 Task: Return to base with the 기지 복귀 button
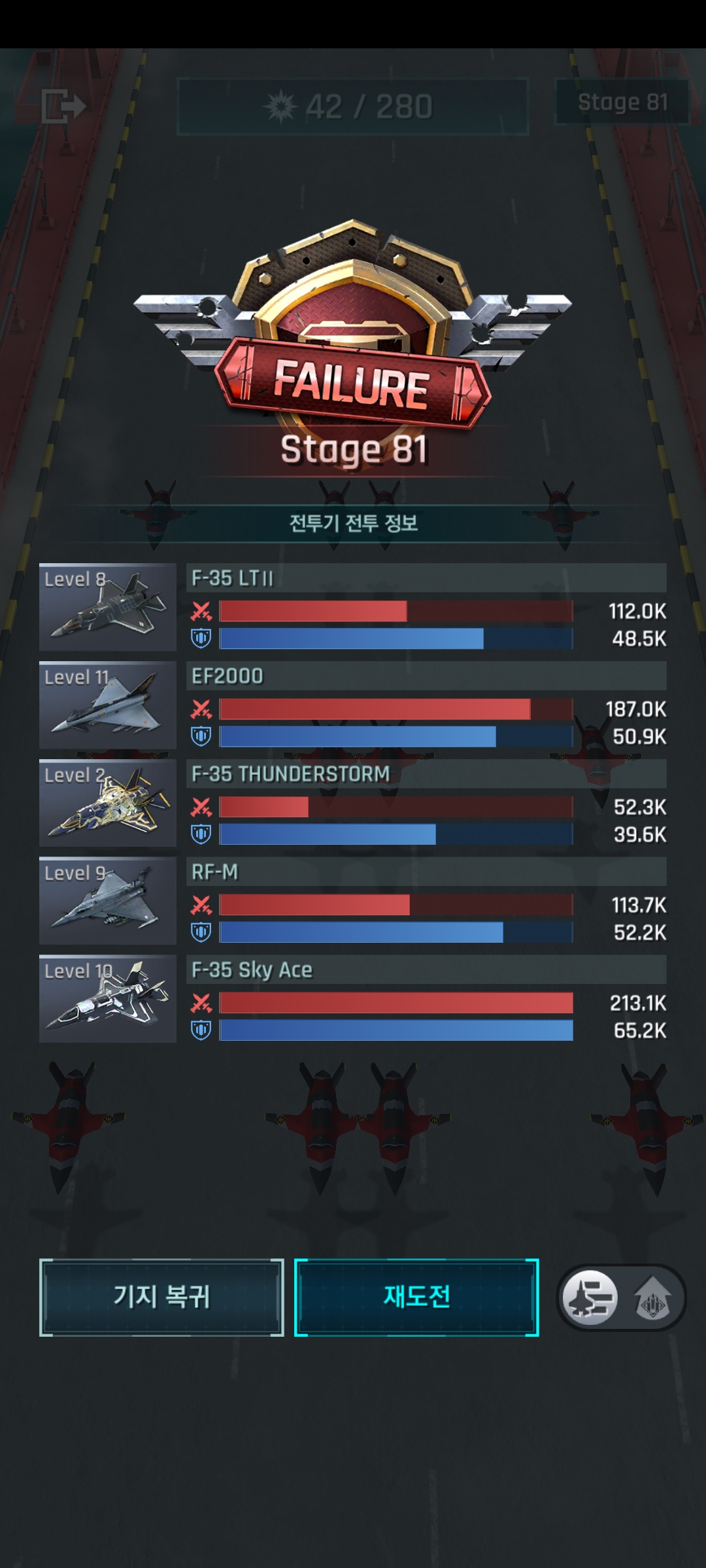(x=161, y=1297)
